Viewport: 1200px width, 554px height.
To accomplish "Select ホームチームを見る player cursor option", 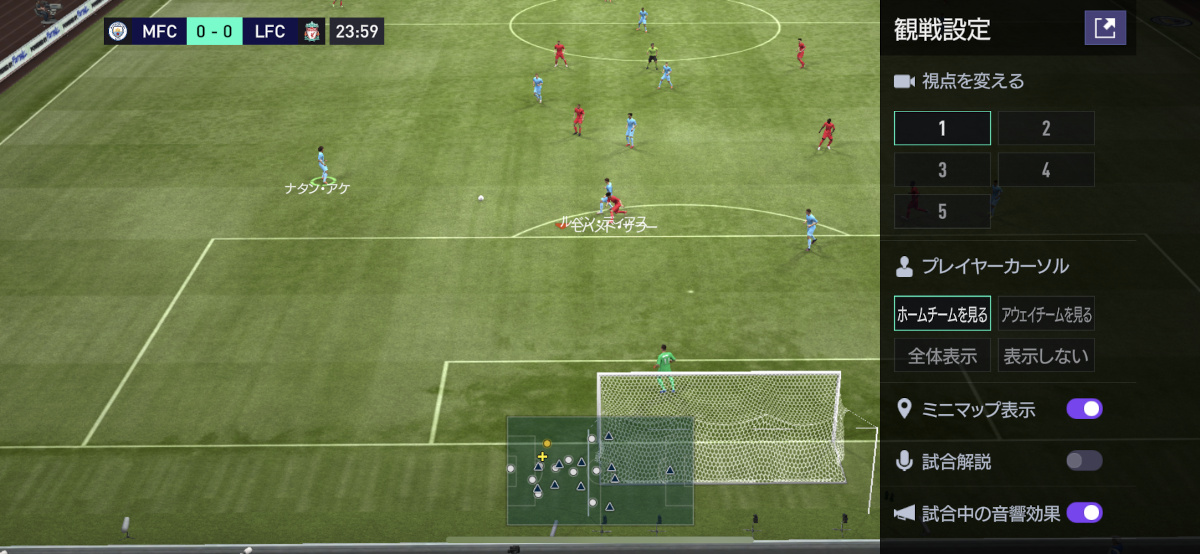I will click(942, 314).
